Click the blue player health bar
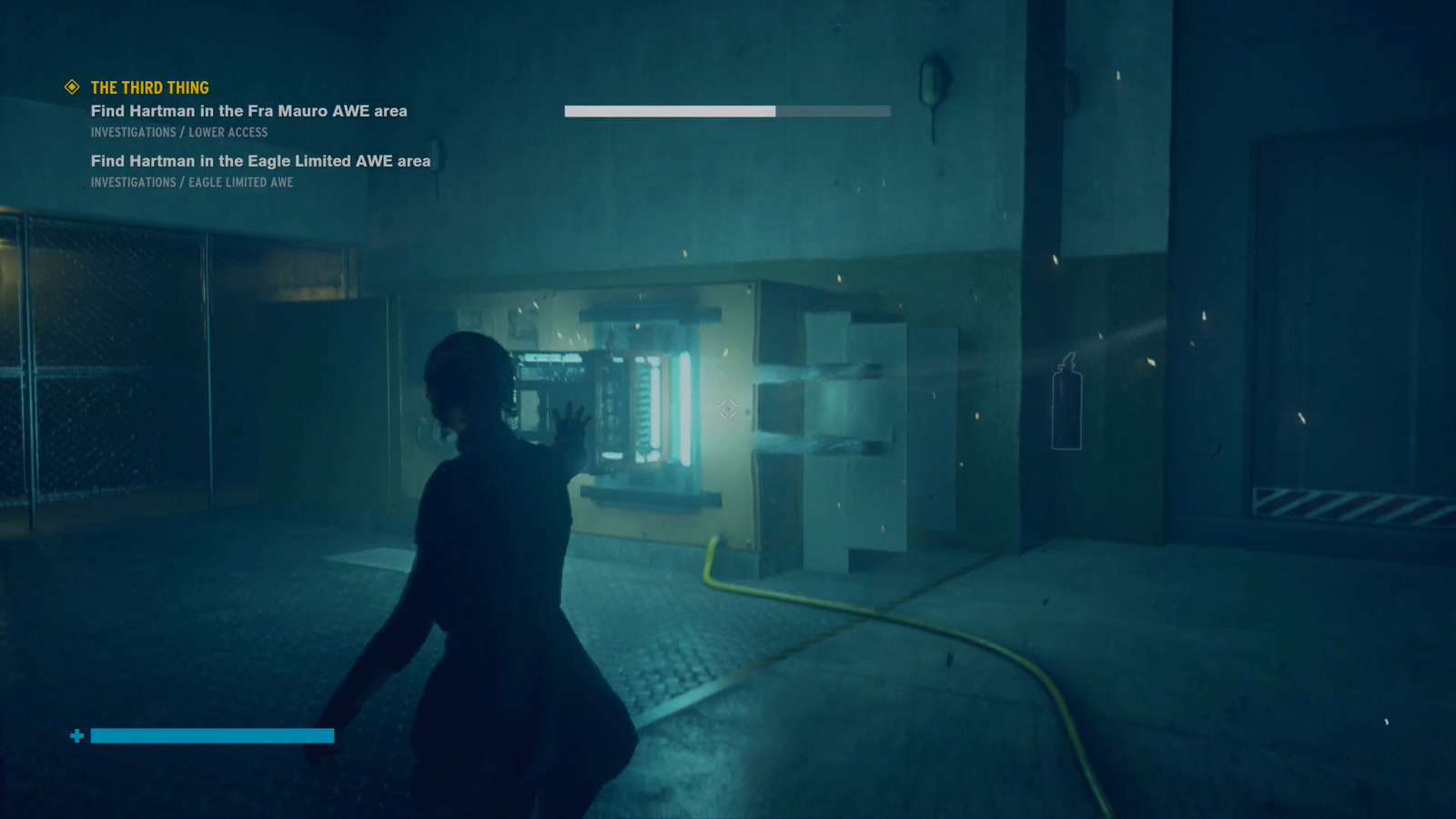The width and height of the screenshot is (1456, 819). (211, 735)
